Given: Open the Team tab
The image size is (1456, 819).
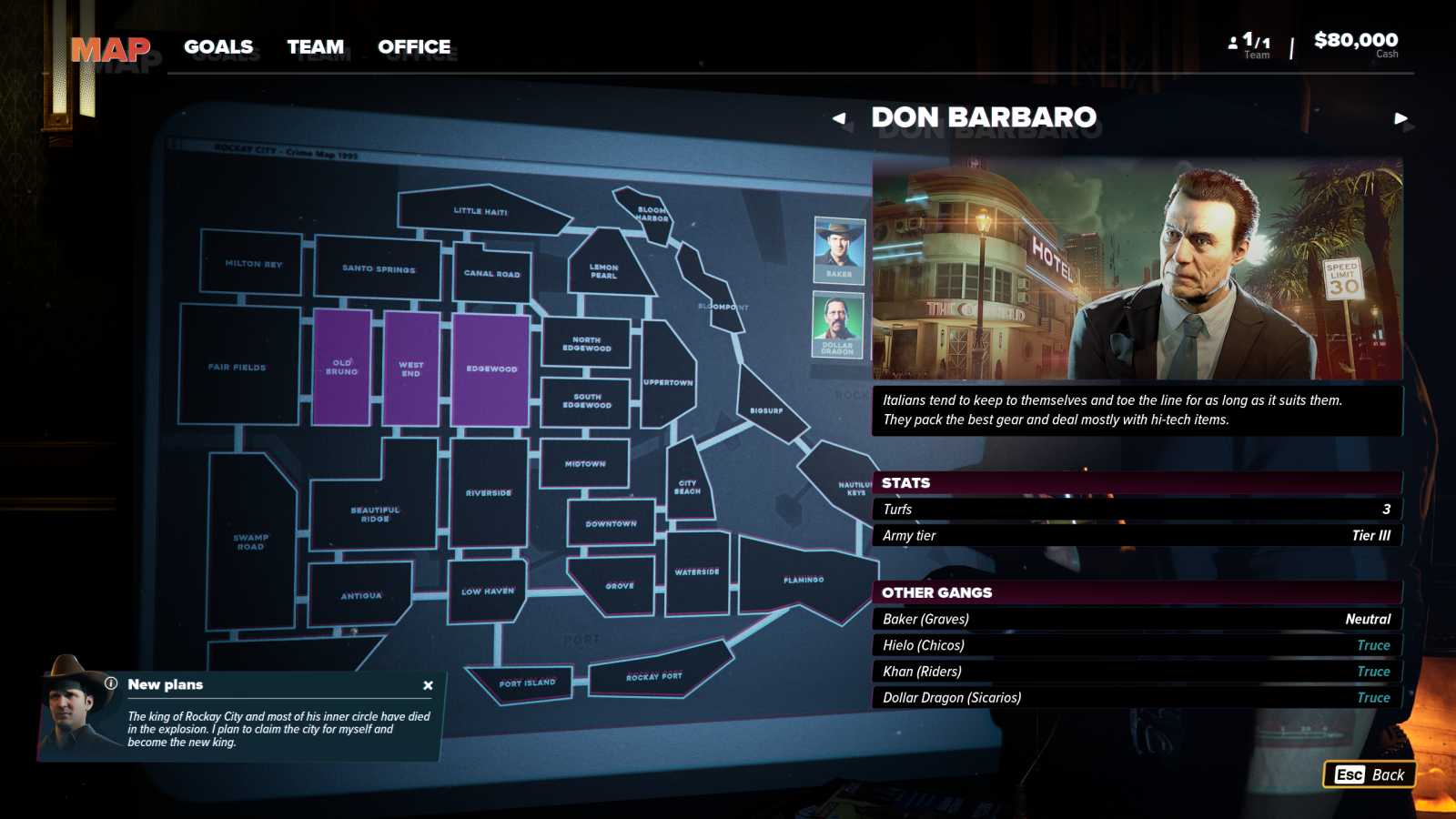Looking at the screenshot, I should (x=315, y=47).
